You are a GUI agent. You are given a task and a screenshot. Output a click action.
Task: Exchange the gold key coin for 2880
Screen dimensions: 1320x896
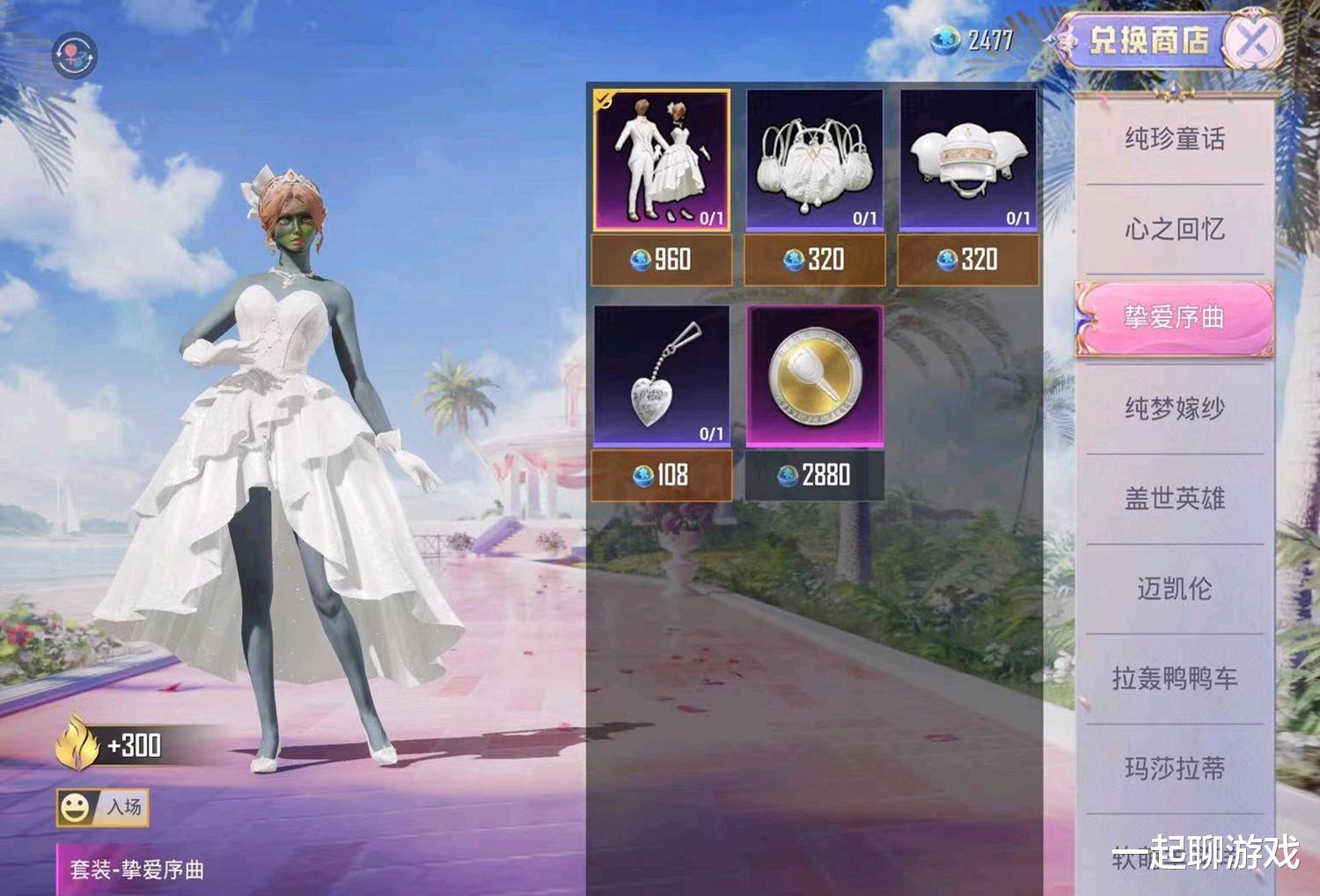tap(815, 475)
